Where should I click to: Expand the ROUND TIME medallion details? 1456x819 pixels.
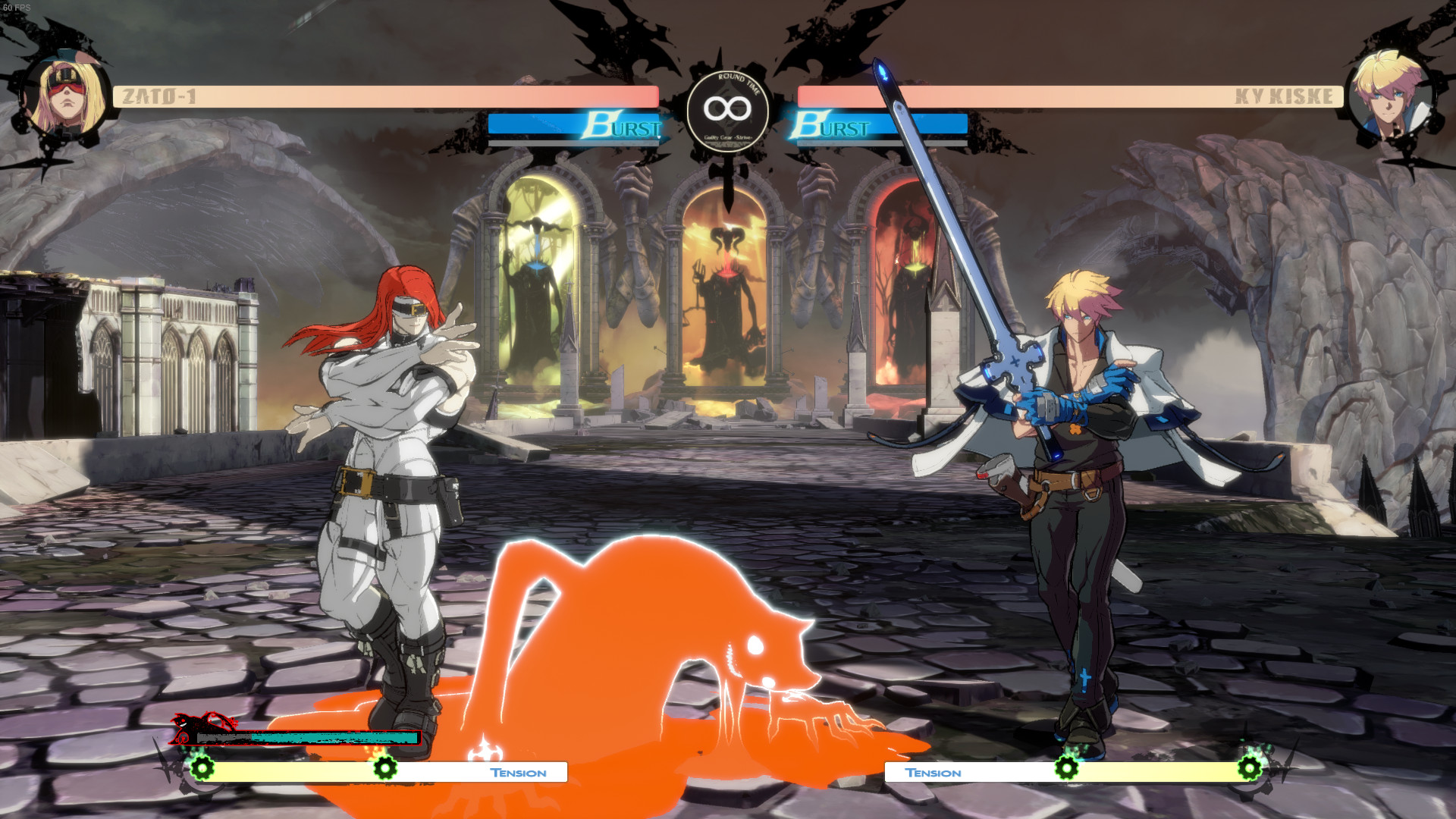click(x=728, y=108)
